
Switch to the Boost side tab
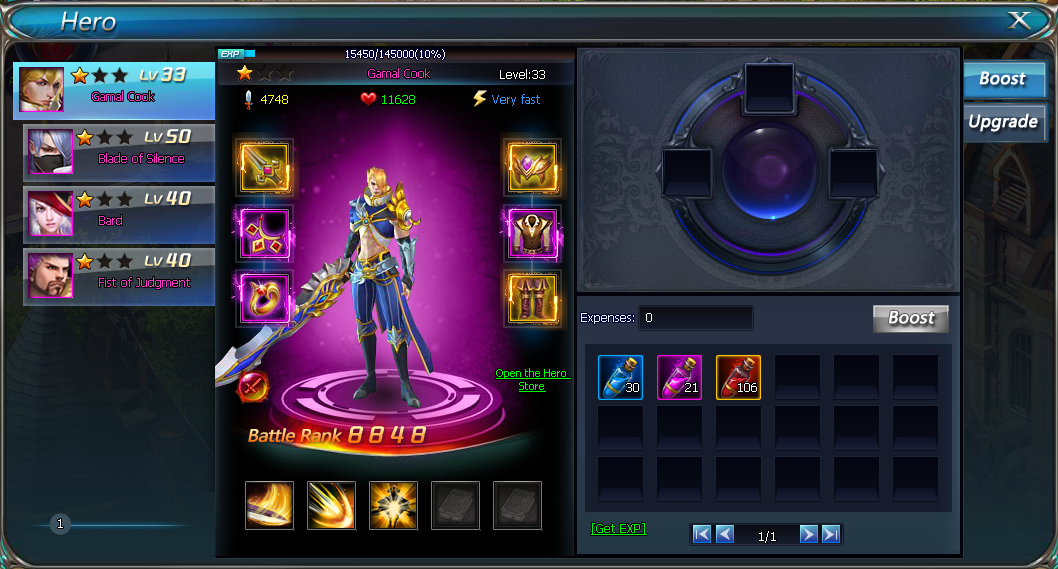[1002, 79]
